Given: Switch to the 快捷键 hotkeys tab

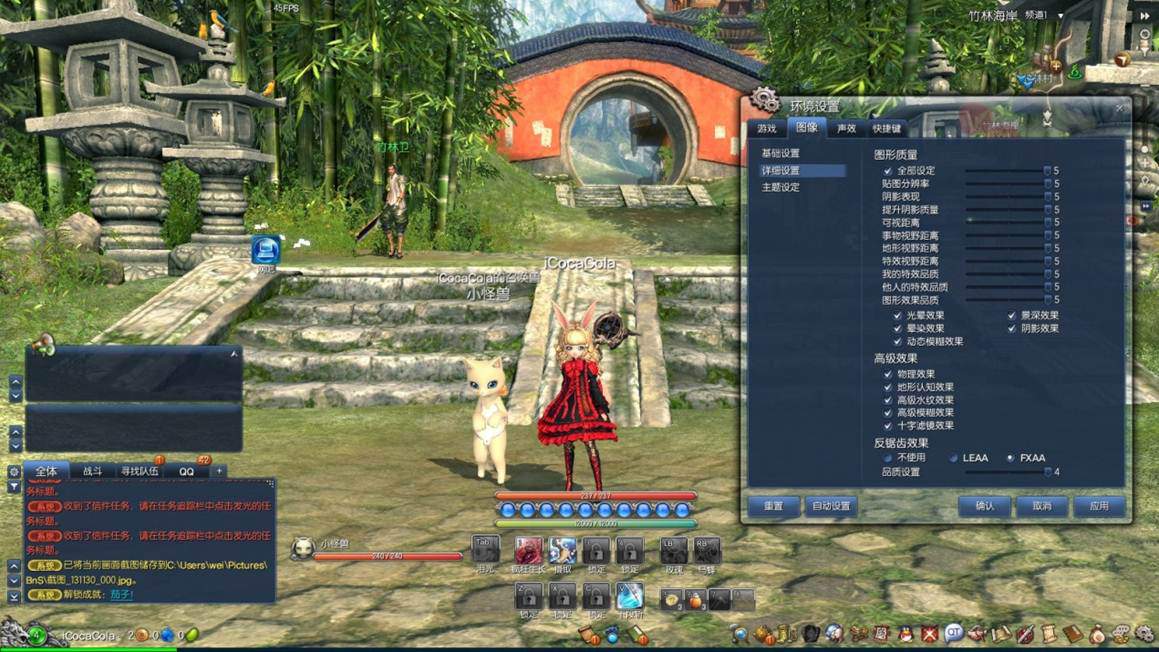Looking at the screenshot, I should 887,129.
